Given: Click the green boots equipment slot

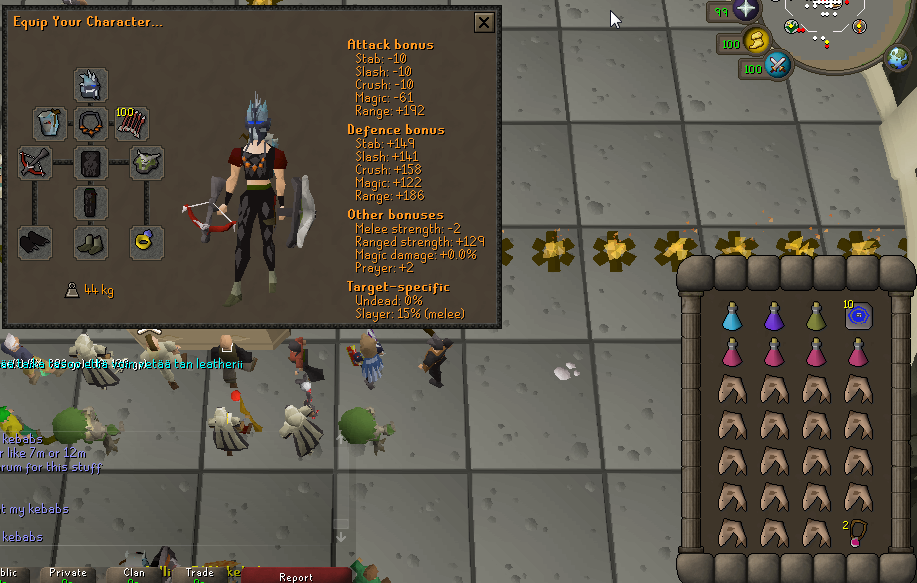Looking at the screenshot, I should click(x=91, y=241).
